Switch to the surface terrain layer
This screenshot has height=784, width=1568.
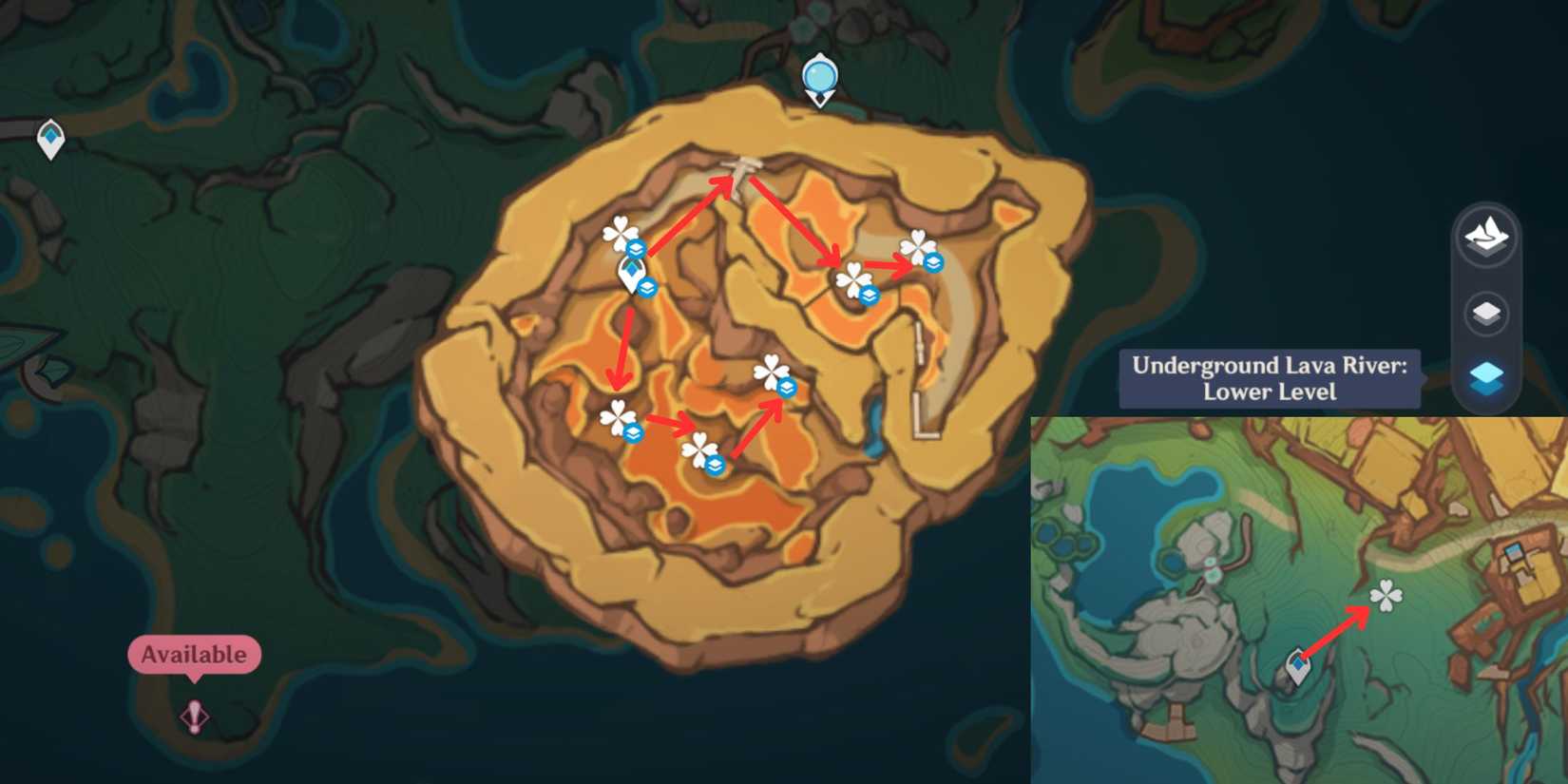[1487, 238]
